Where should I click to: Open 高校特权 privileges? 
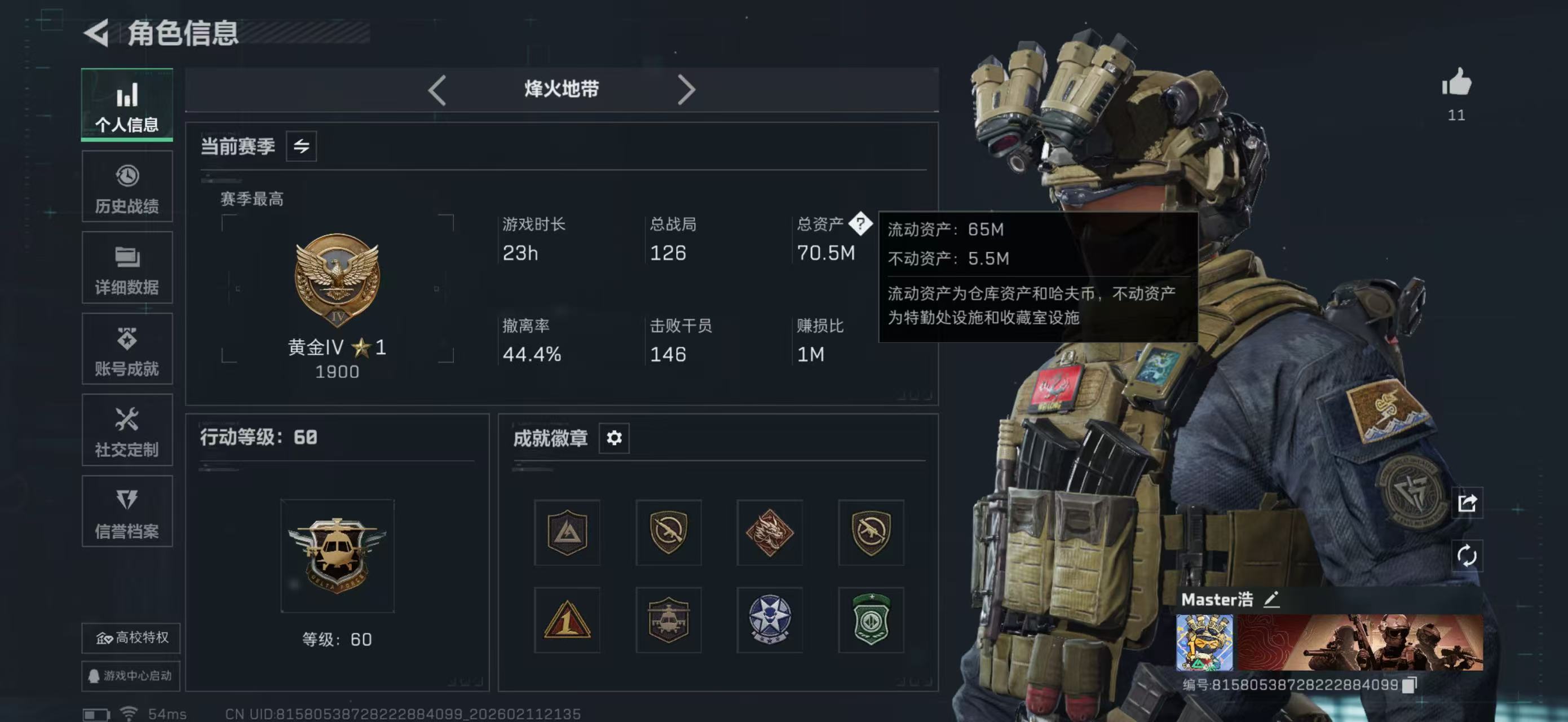(130, 638)
